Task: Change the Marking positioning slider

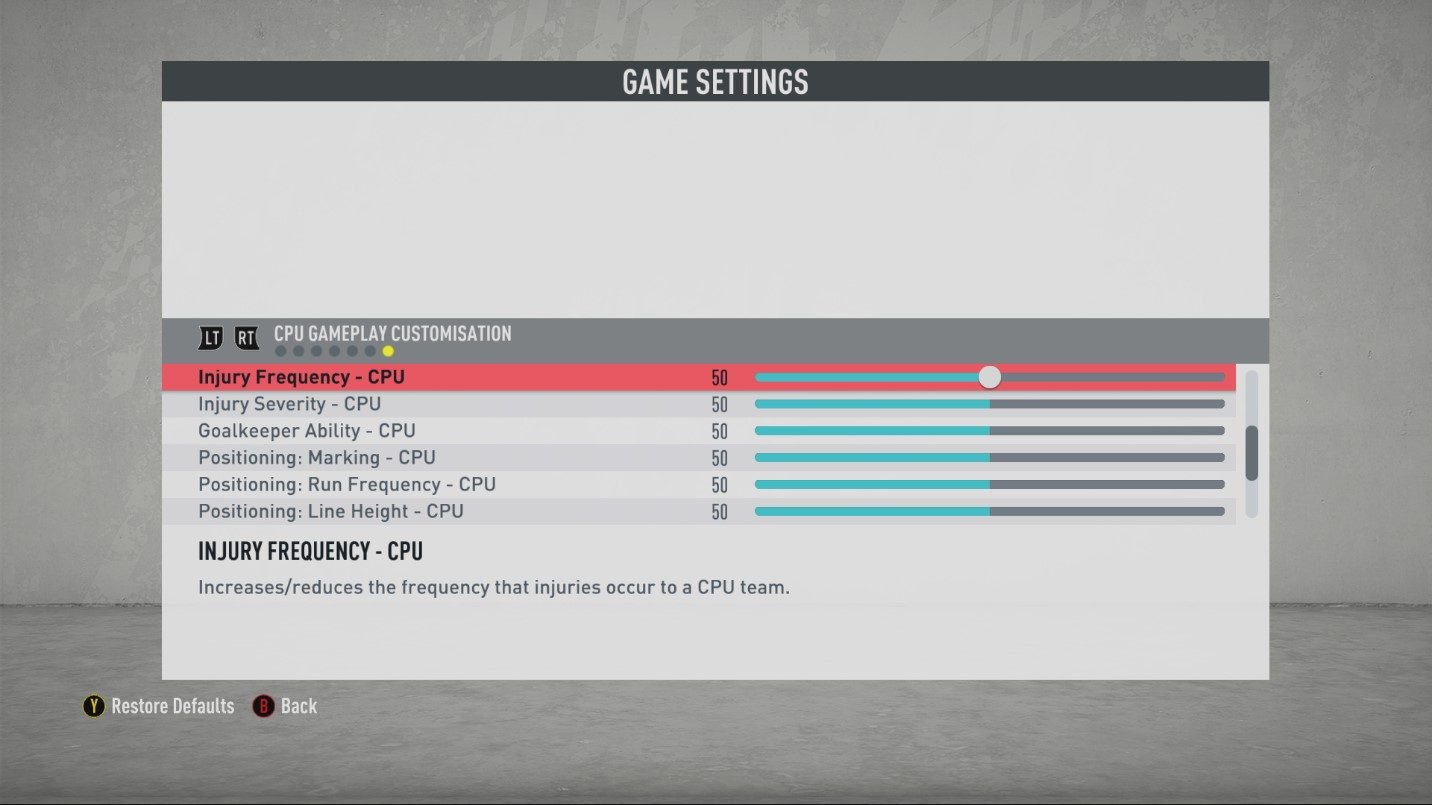Action: (989, 458)
